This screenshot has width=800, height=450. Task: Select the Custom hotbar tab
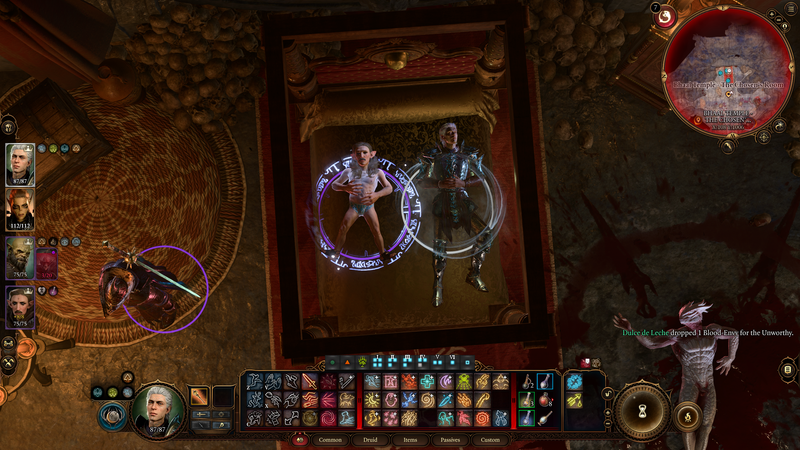coord(490,439)
